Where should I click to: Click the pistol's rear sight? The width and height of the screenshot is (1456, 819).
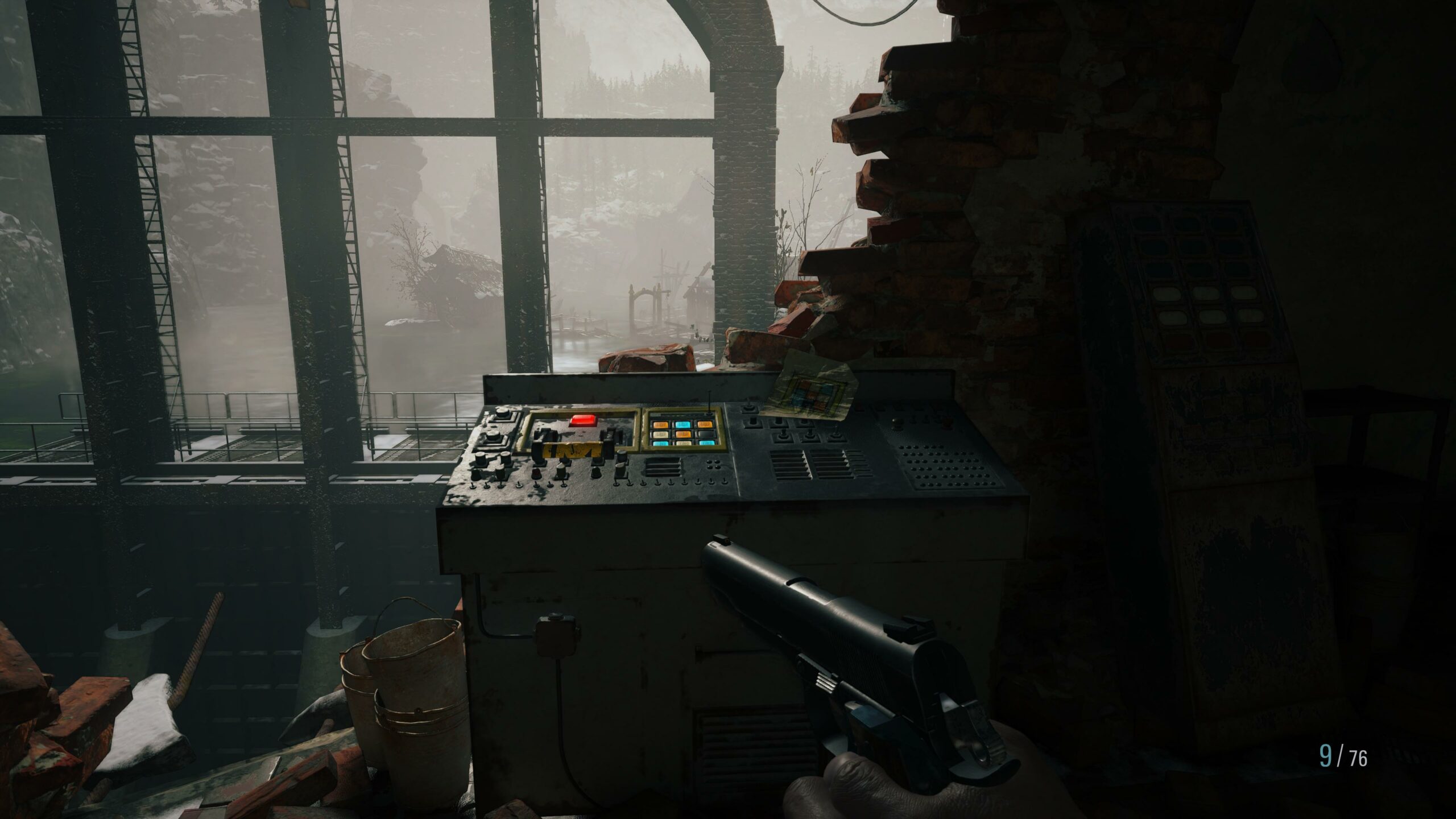point(908,629)
